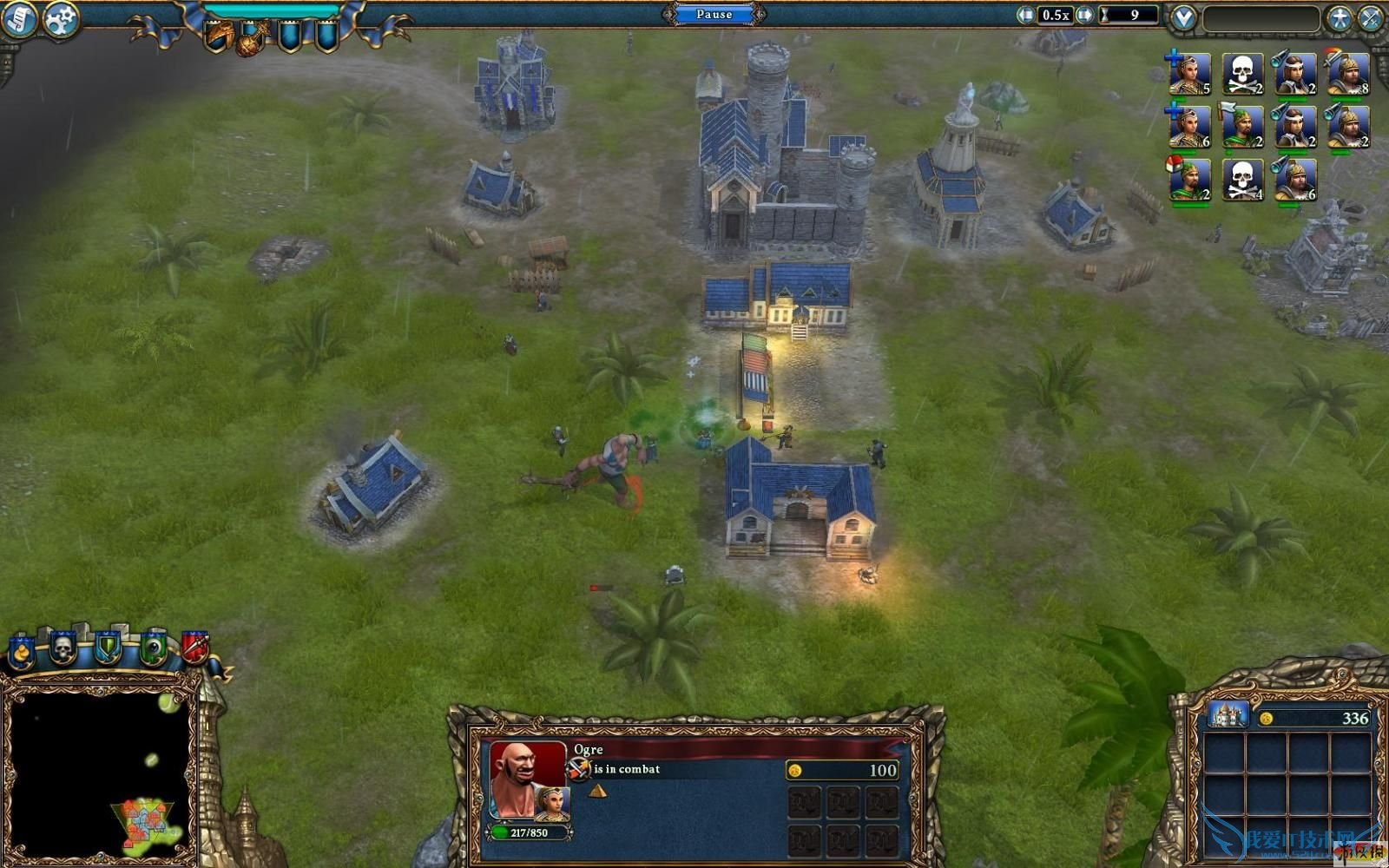Open the quest scroll log
The image size is (1389, 868).
[19, 20]
